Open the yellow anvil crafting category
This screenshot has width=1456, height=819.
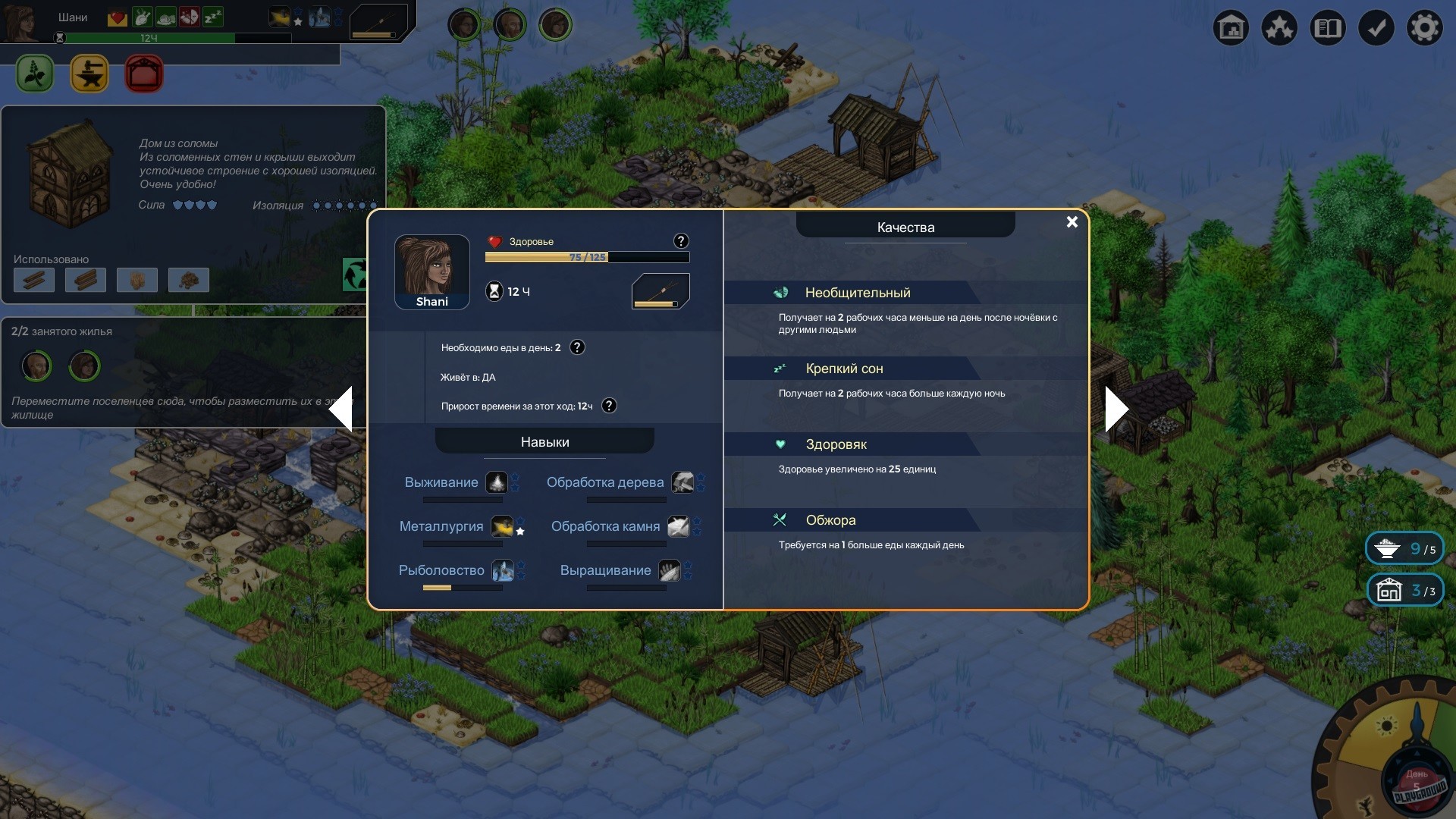(x=89, y=74)
